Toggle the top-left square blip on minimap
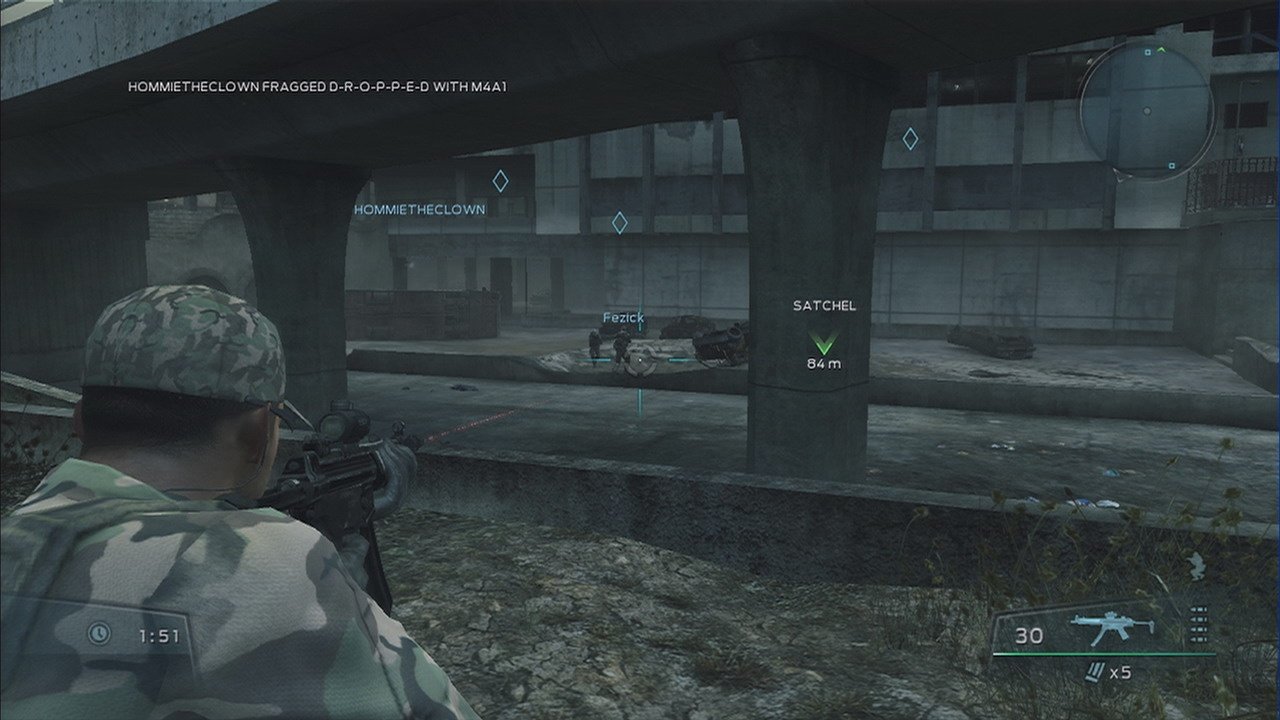This screenshot has height=720, width=1280. tap(1147, 52)
